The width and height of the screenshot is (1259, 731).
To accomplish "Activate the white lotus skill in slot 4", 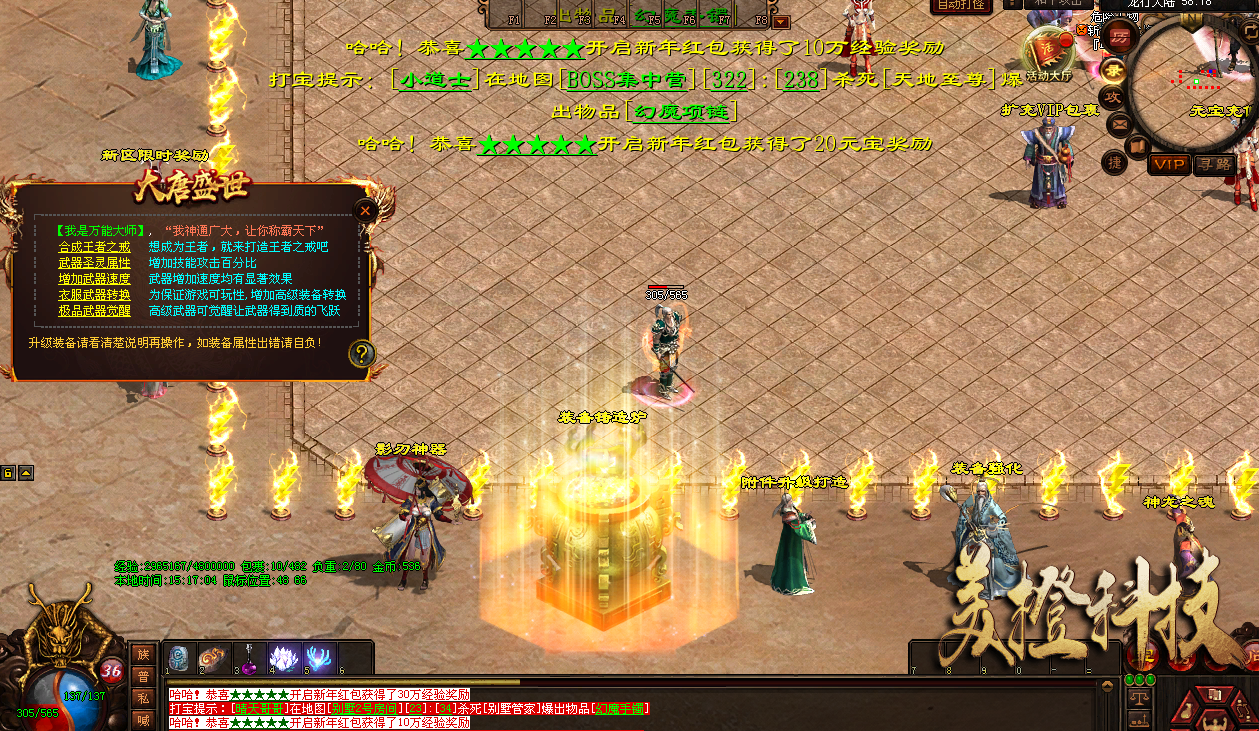I will pos(285,658).
